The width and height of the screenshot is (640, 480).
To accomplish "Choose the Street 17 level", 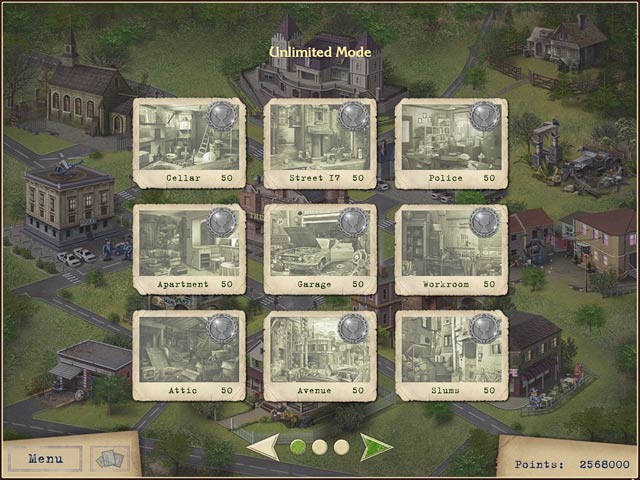I will (x=320, y=144).
